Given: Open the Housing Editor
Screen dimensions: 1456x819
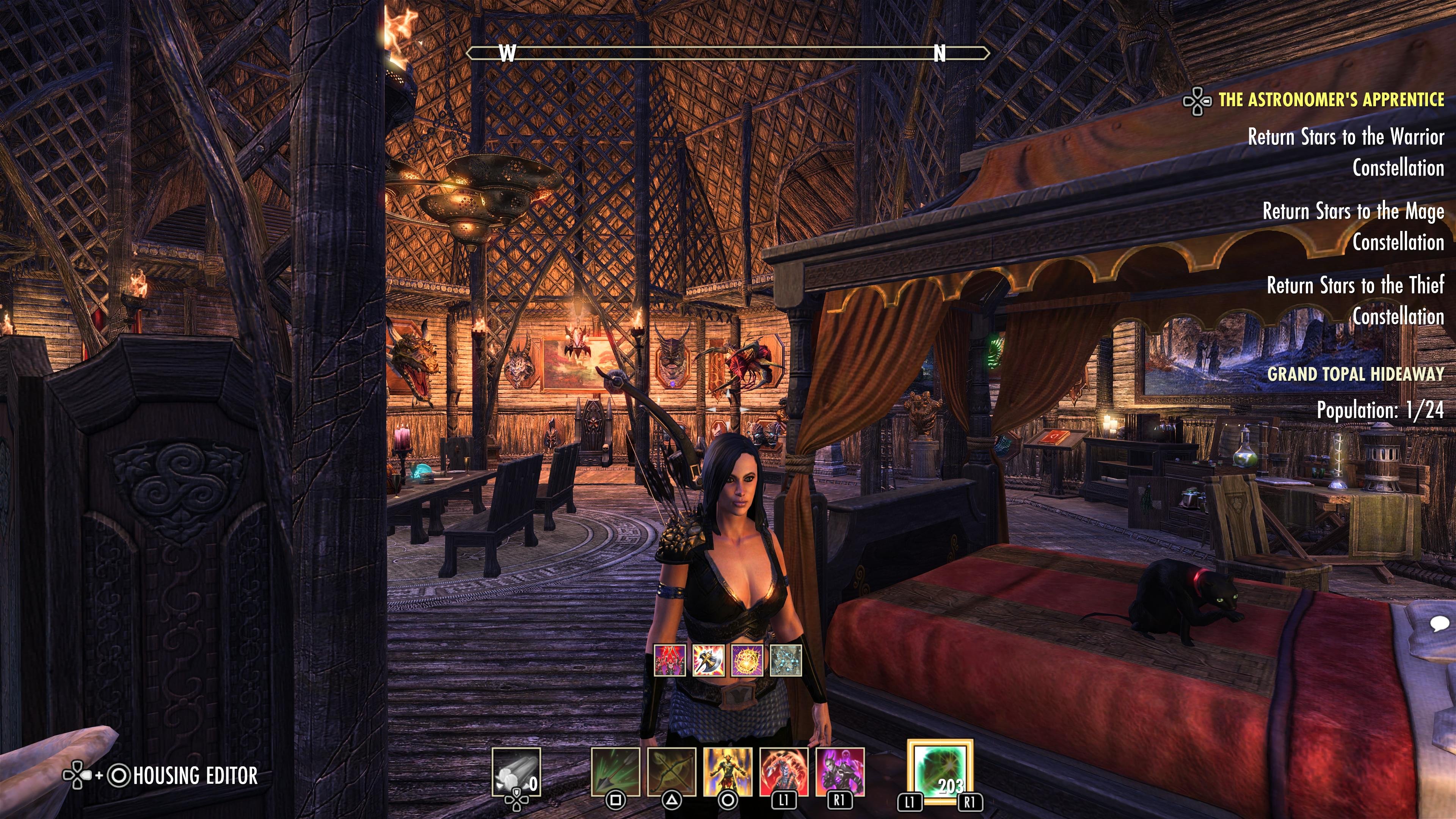Looking at the screenshot, I should 195,775.
